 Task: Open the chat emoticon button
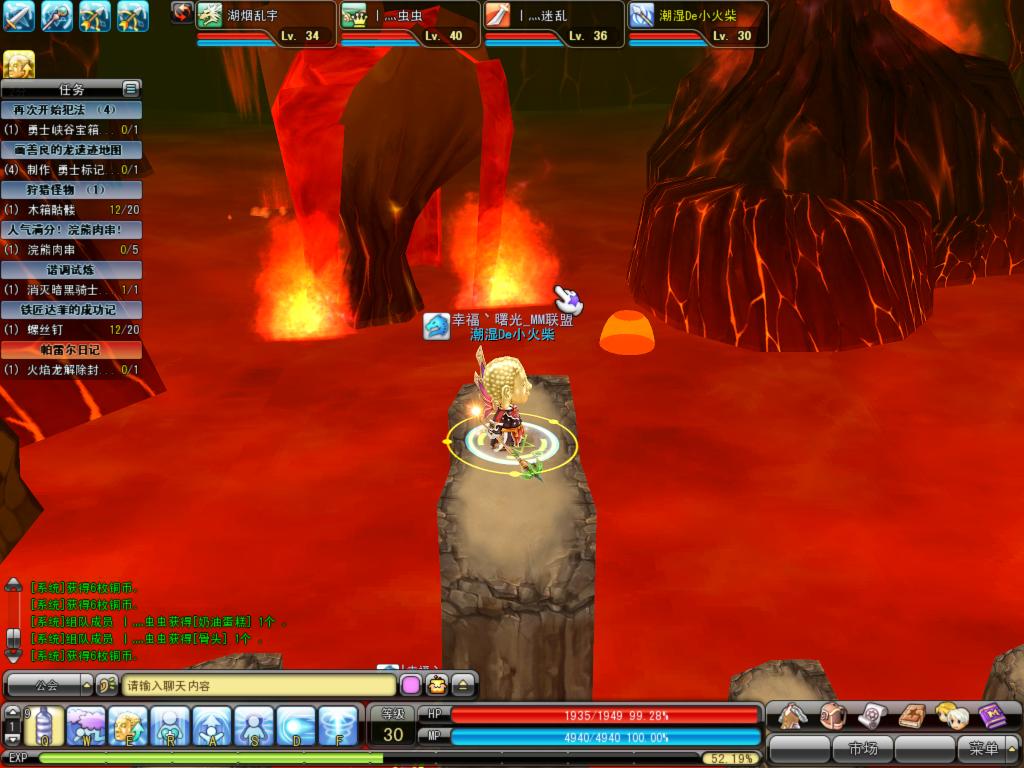(x=436, y=686)
